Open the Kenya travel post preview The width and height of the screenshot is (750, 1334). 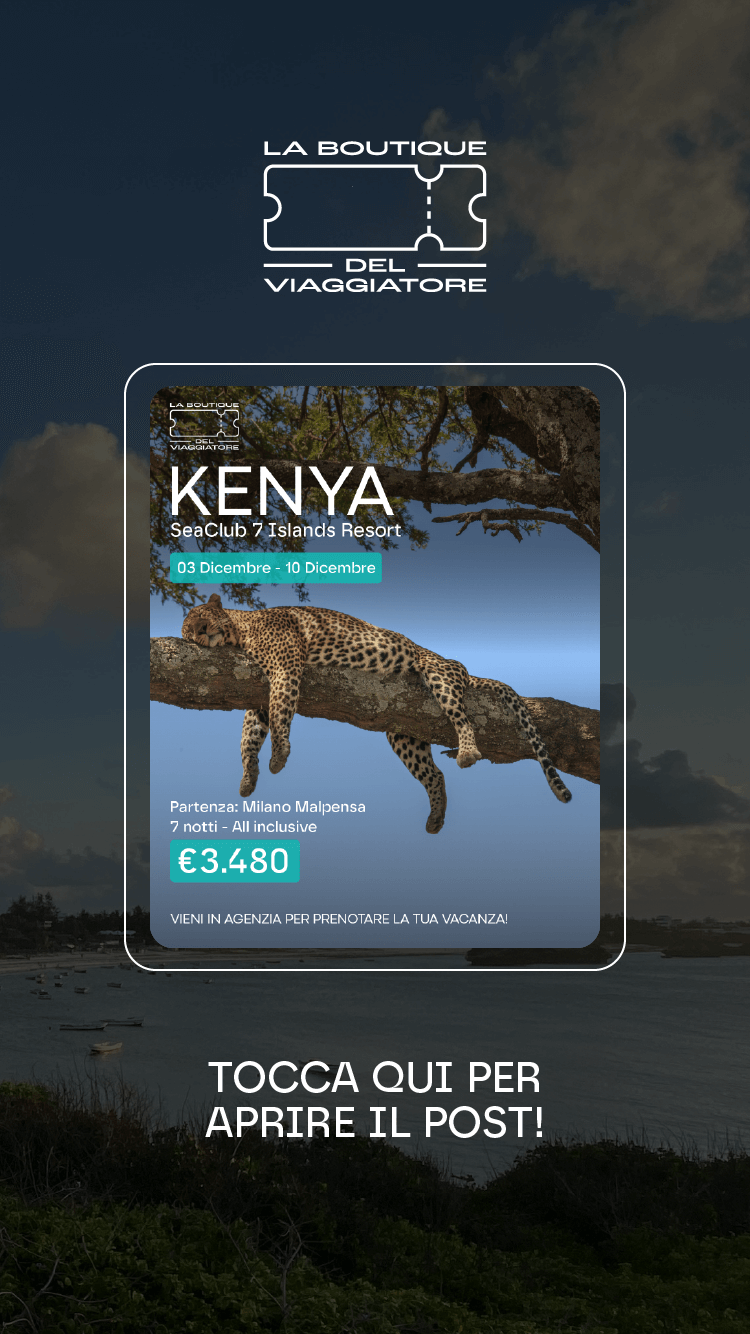click(375, 666)
